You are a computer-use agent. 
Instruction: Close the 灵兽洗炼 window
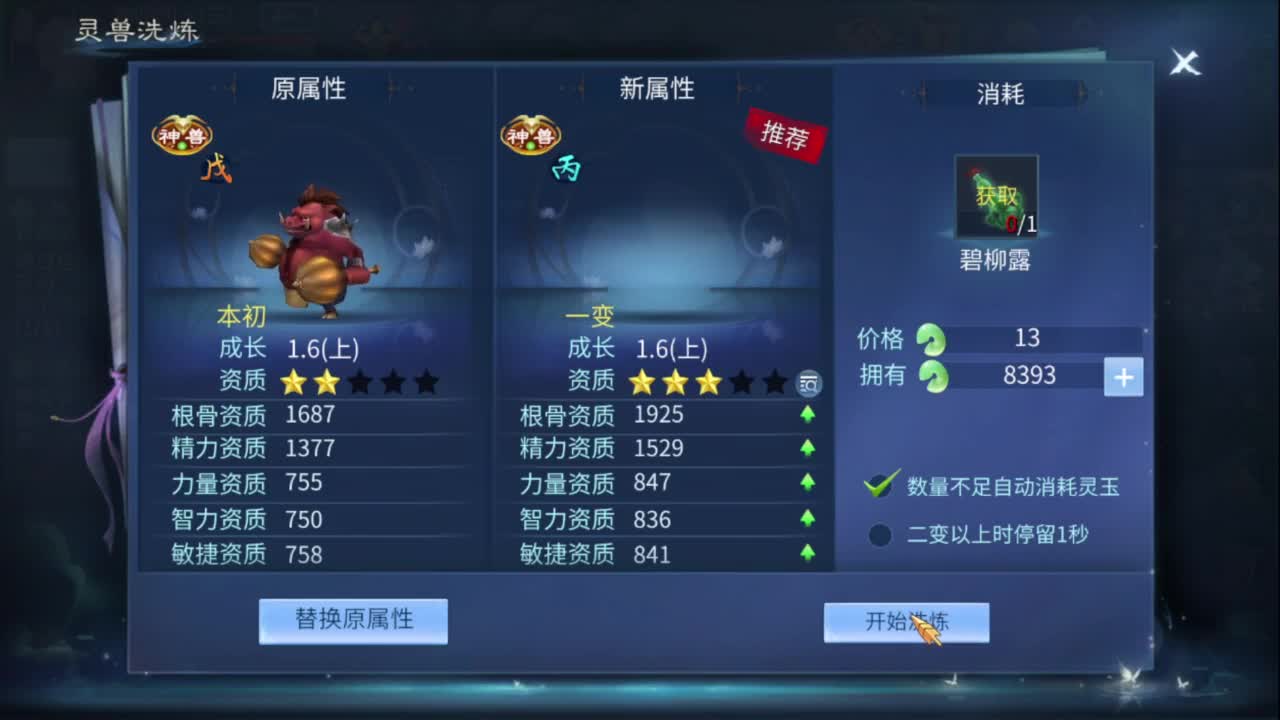point(1185,64)
